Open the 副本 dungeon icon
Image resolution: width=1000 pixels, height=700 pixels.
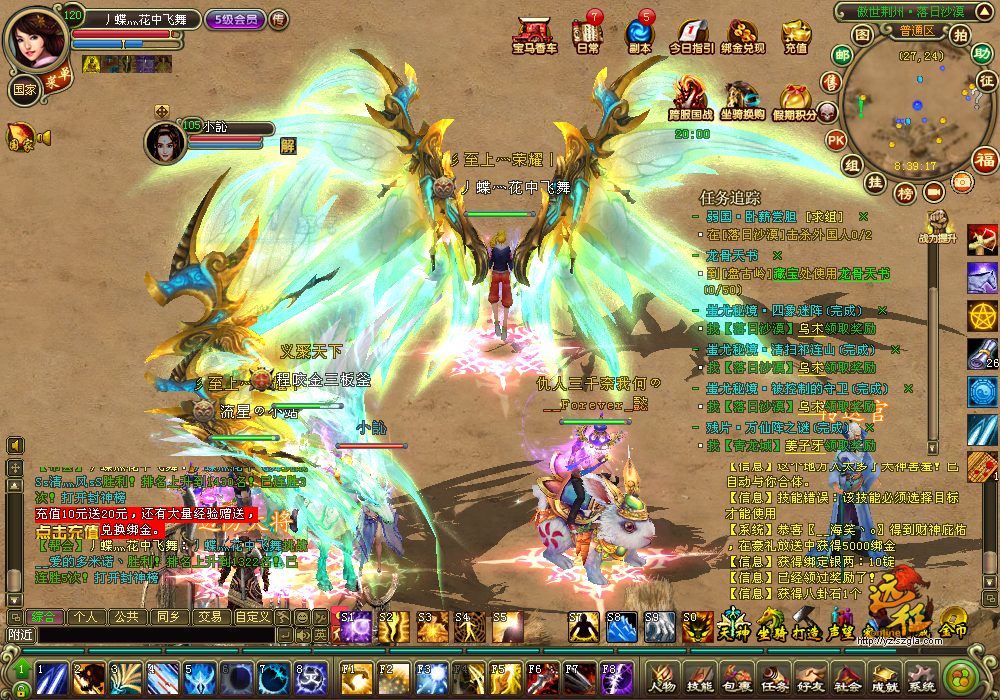(639, 34)
